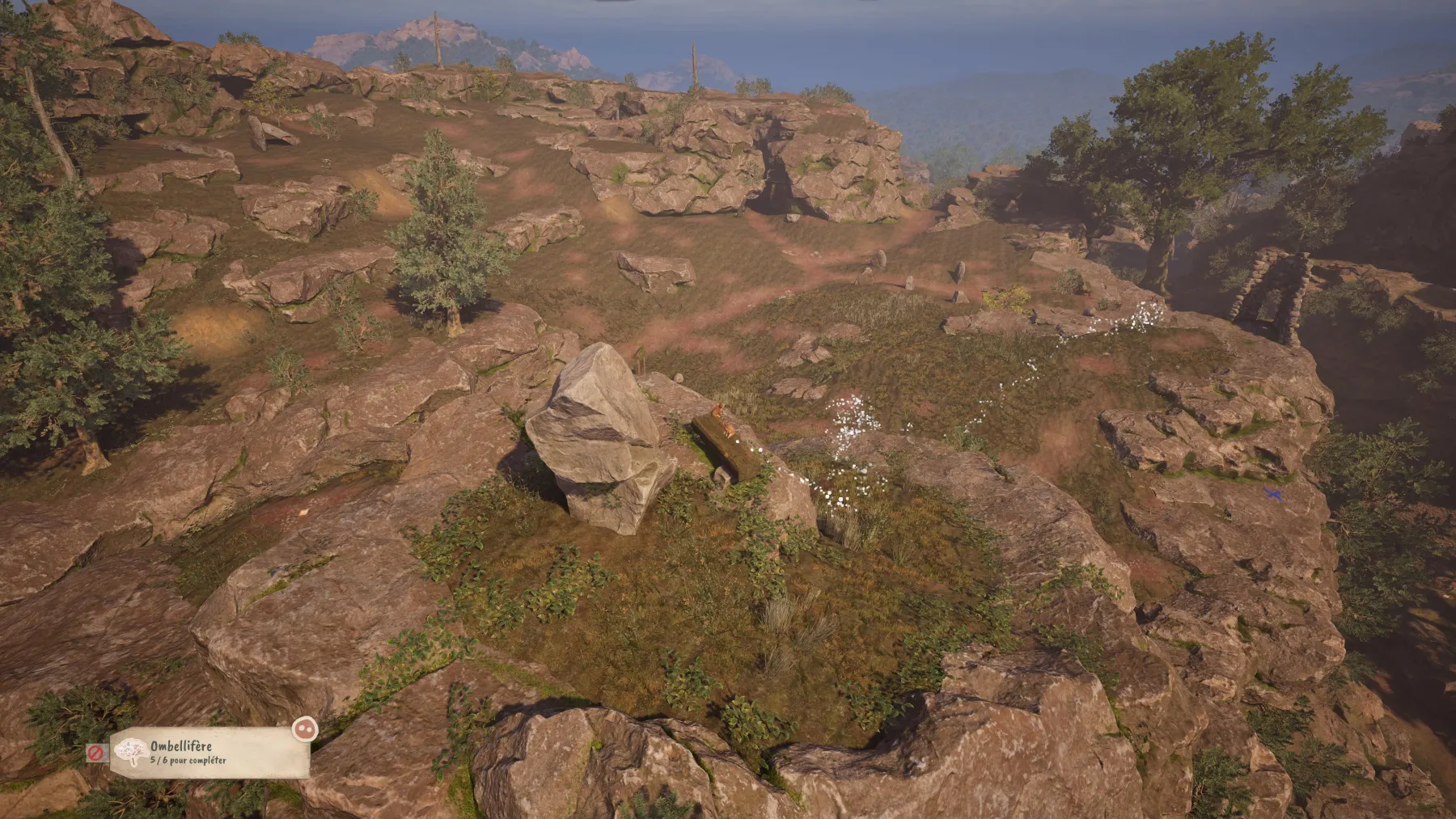Click the red prohibited sign icon
1456x819 pixels.
coord(96,753)
